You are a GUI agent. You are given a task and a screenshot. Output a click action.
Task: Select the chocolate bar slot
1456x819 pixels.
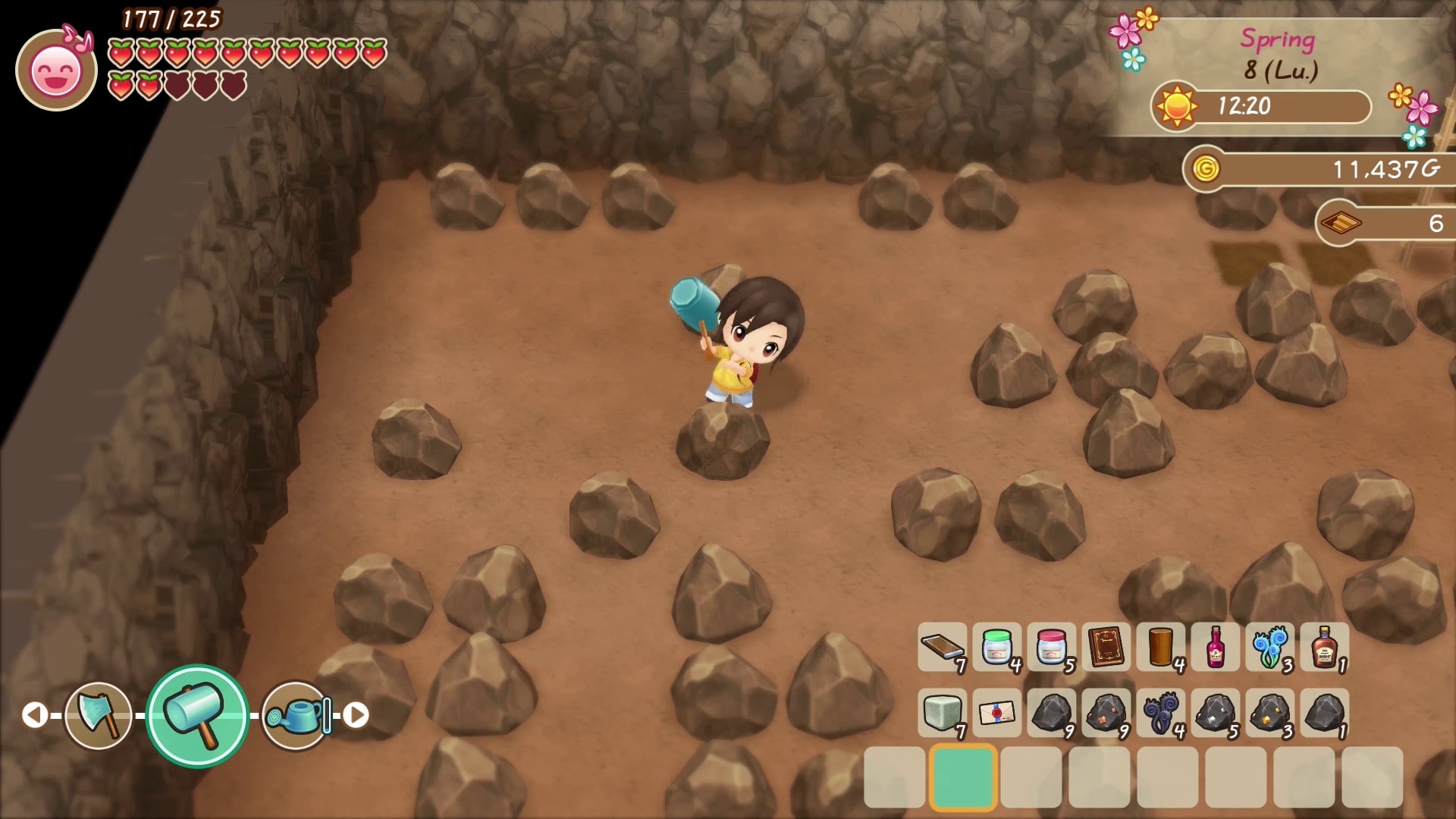[x=942, y=648]
